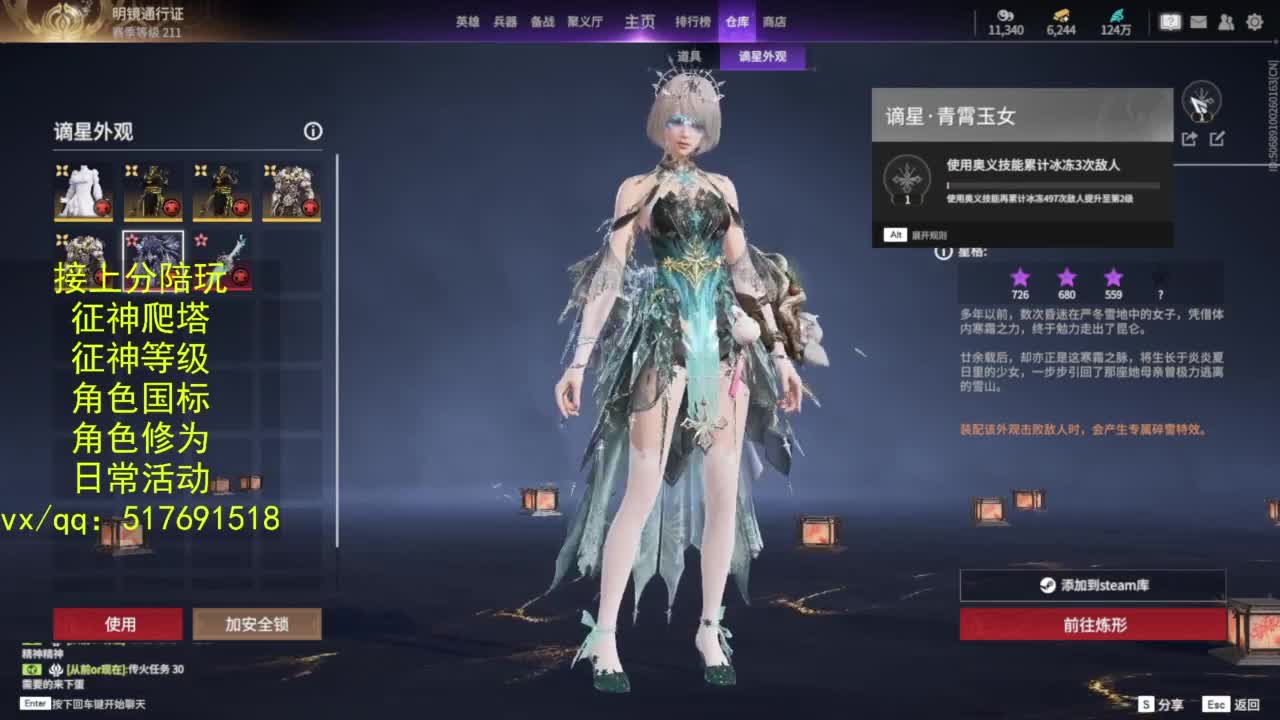Viewport: 1280px width, 720px height.
Task: Open the friends/social icon in top bar
Action: point(1225,21)
